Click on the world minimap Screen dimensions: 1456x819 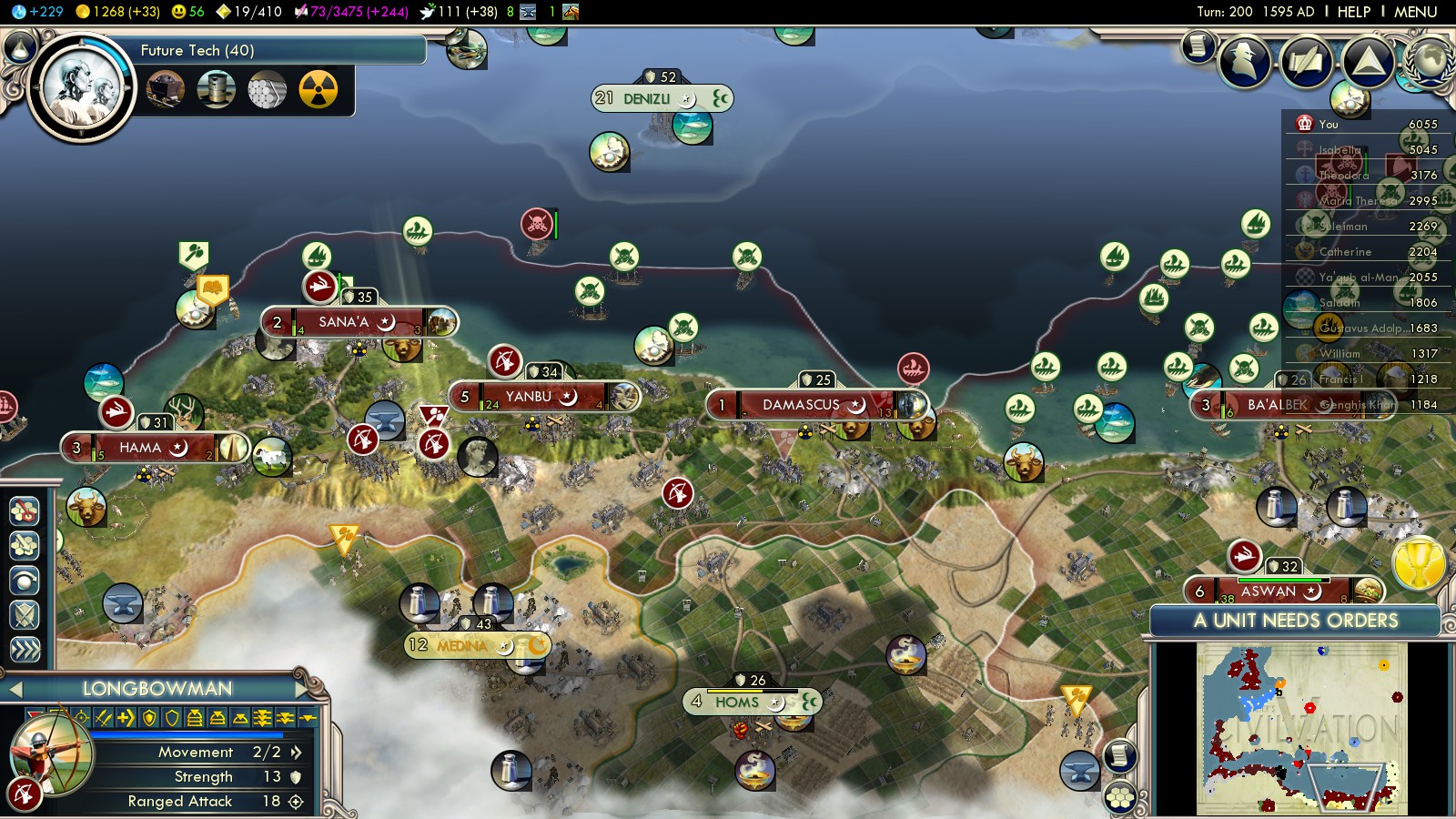tap(1301, 728)
